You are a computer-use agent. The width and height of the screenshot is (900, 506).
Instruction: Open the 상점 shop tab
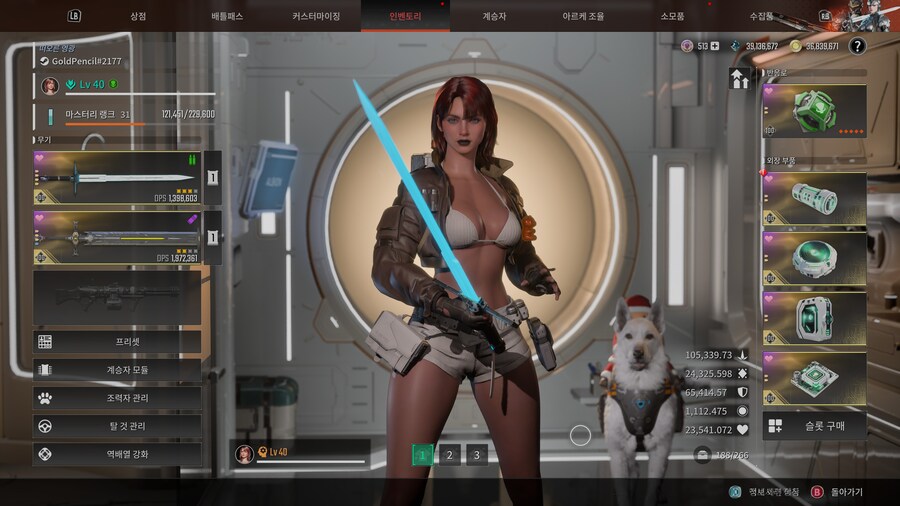138,16
